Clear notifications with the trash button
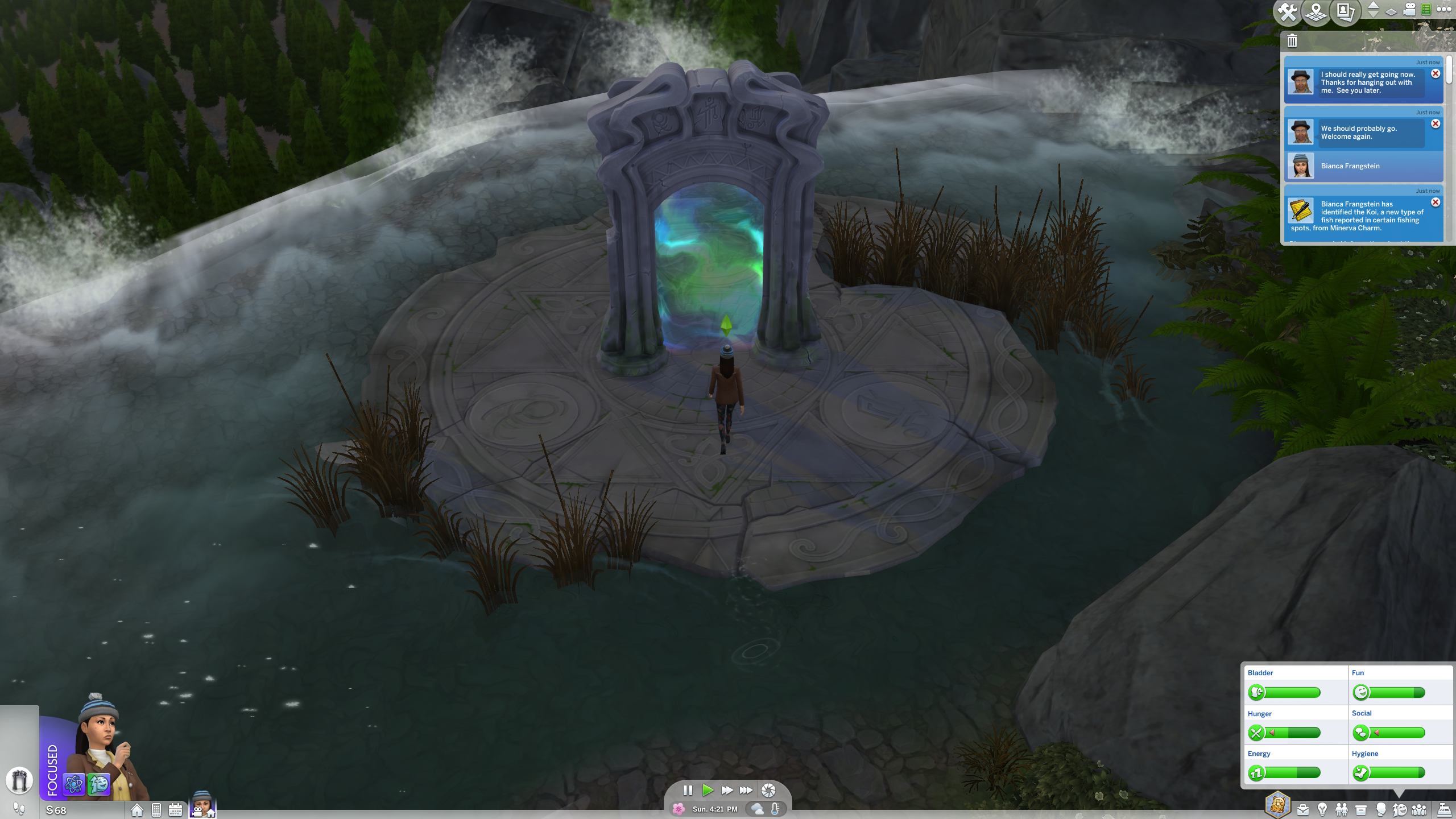Screen dimensions: 1456x819 coord(1292,41)
